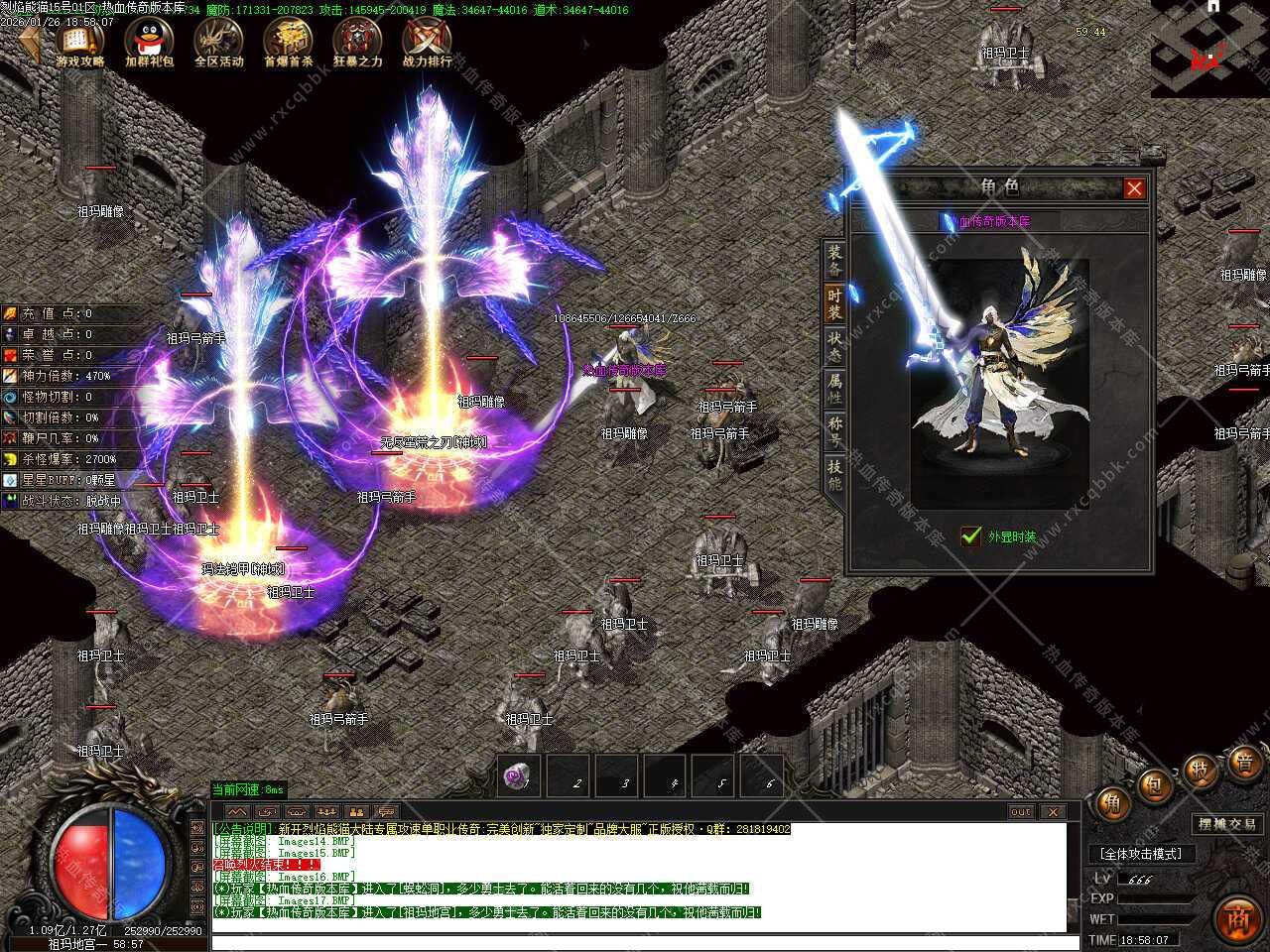
Task: Switch to the 装备 equipment tab
Action: [834, 261]
